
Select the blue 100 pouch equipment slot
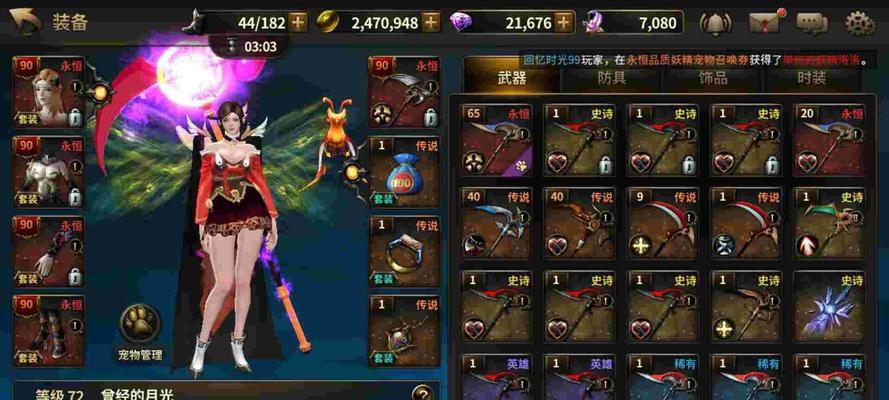404,172
